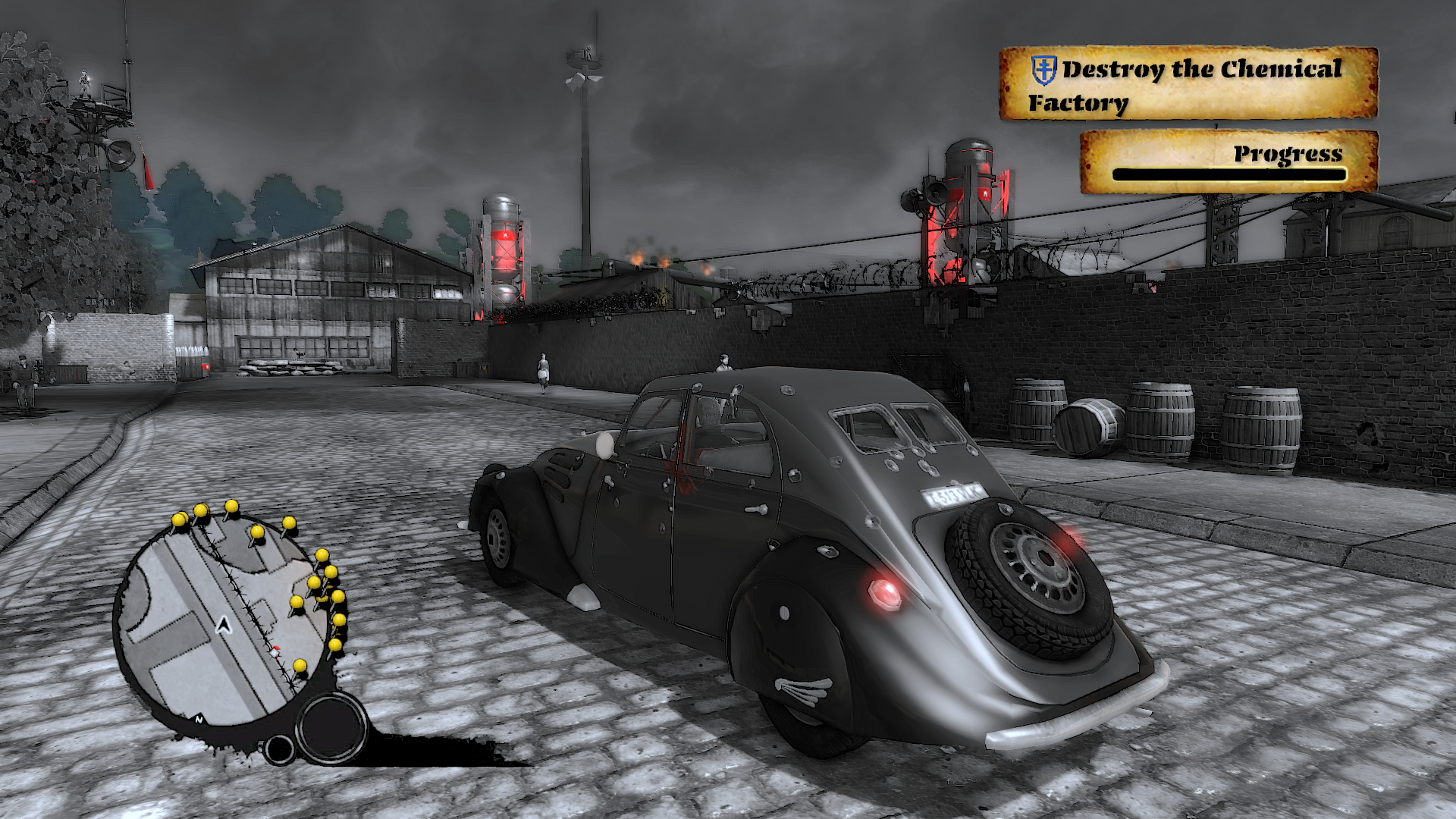Viewport: 1456px width, 819px height.
Task: Select the red marker on the minimap
Action: [x=275, y=651]
